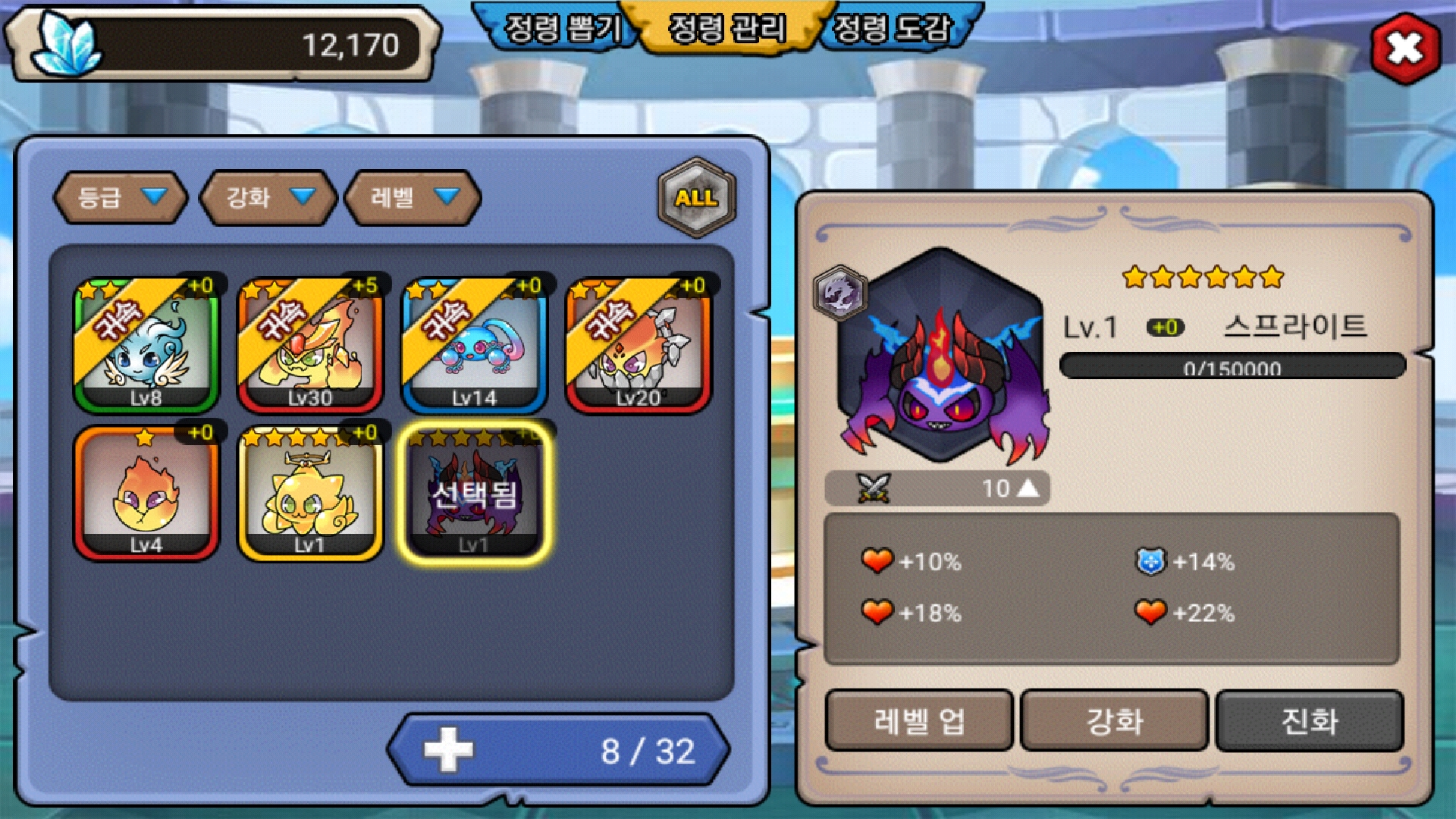Select the Lv4 fireball spirit

pos(146,493)
